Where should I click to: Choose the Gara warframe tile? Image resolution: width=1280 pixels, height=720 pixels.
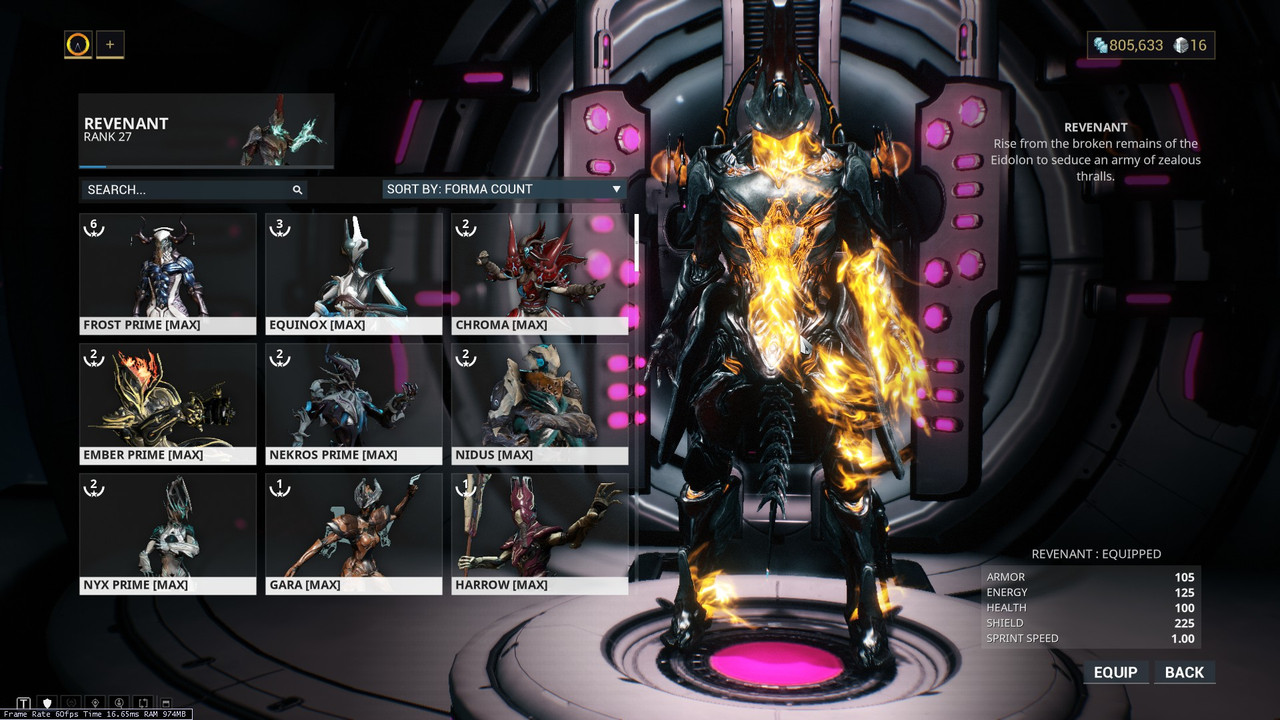[x=353, y=533]
